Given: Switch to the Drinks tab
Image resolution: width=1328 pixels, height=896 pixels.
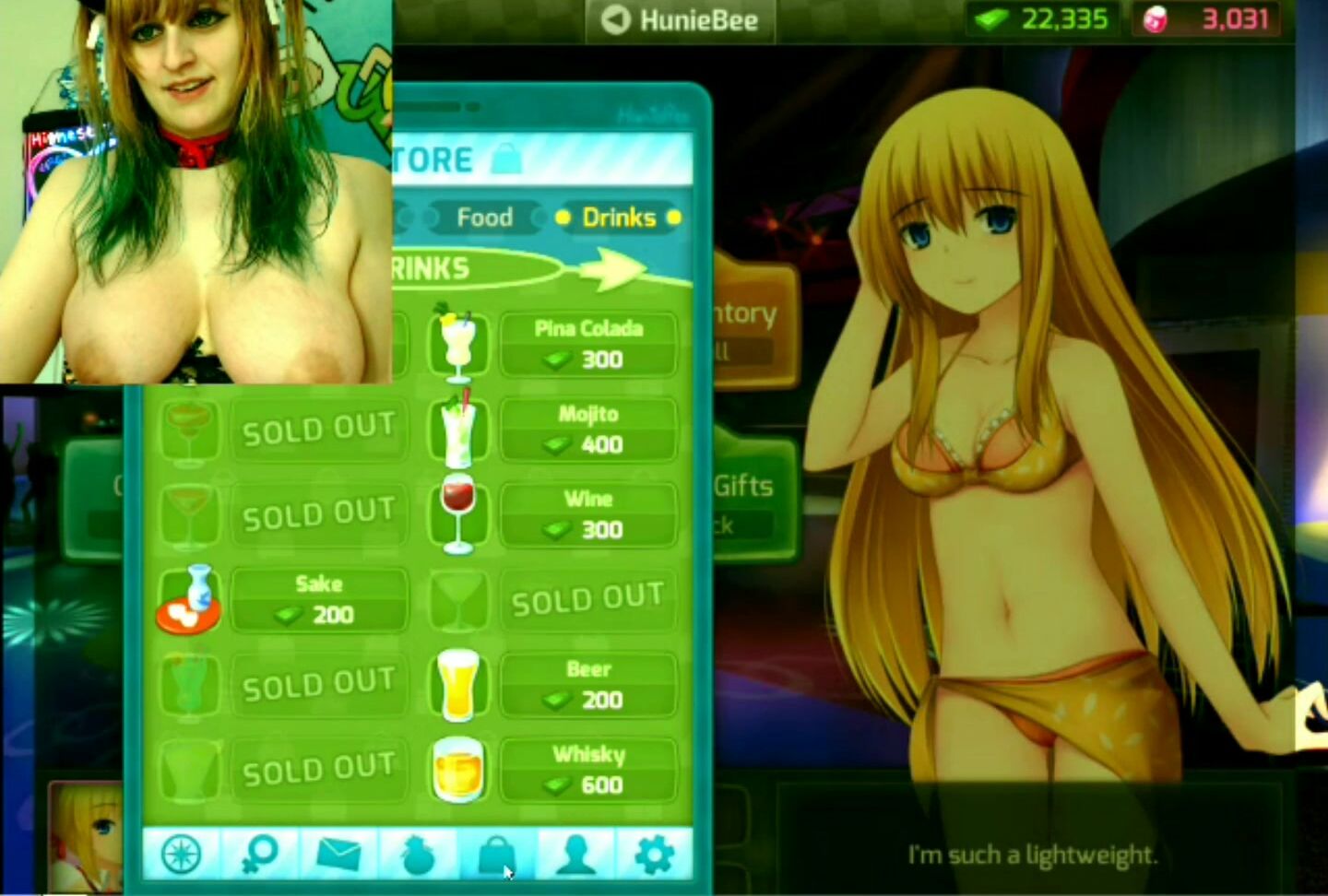Looking at the screenshot, I should pyautogui.click(x=619, y=218).
